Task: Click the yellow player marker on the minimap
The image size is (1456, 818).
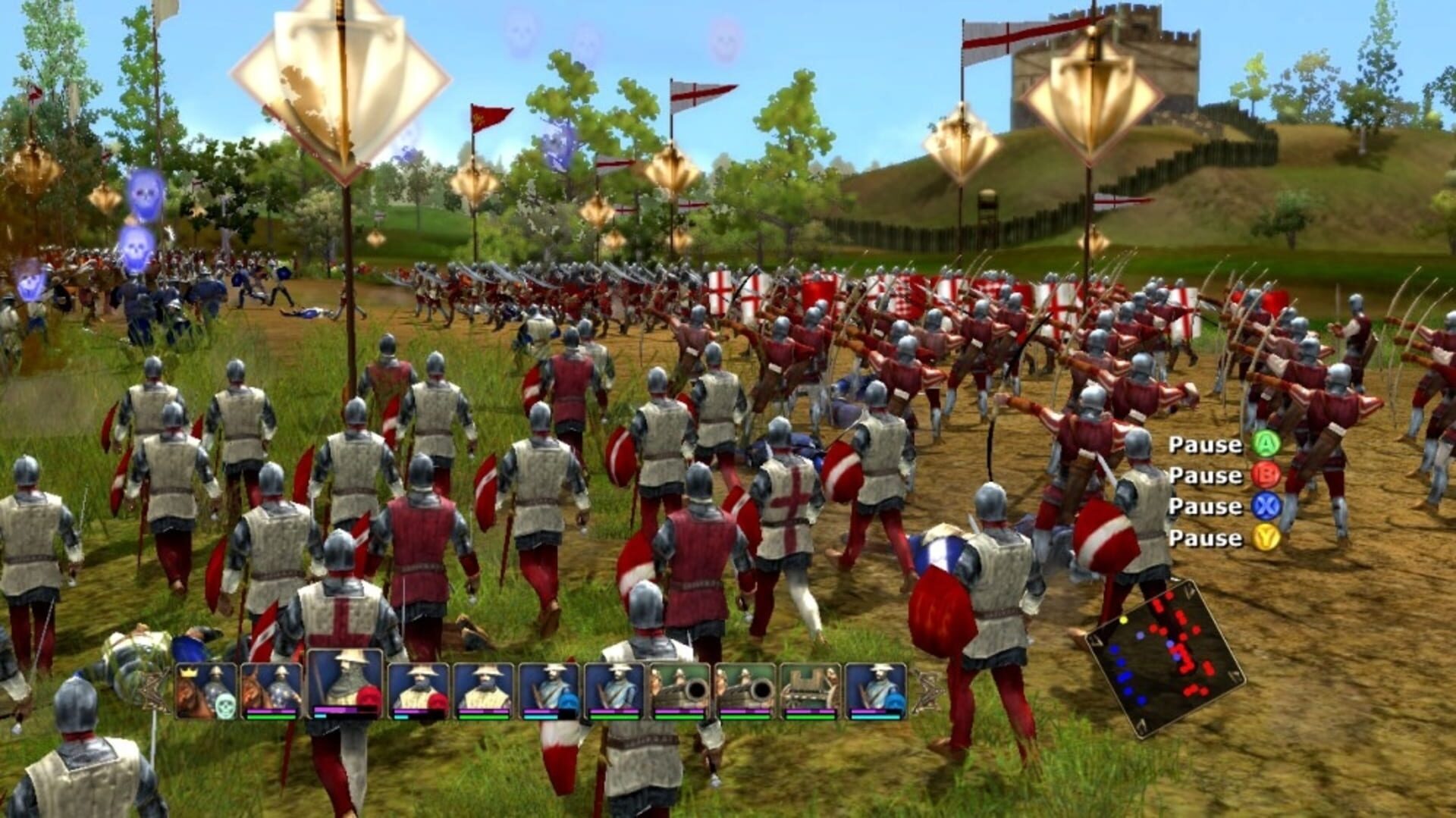Action: pos(1123,619)
